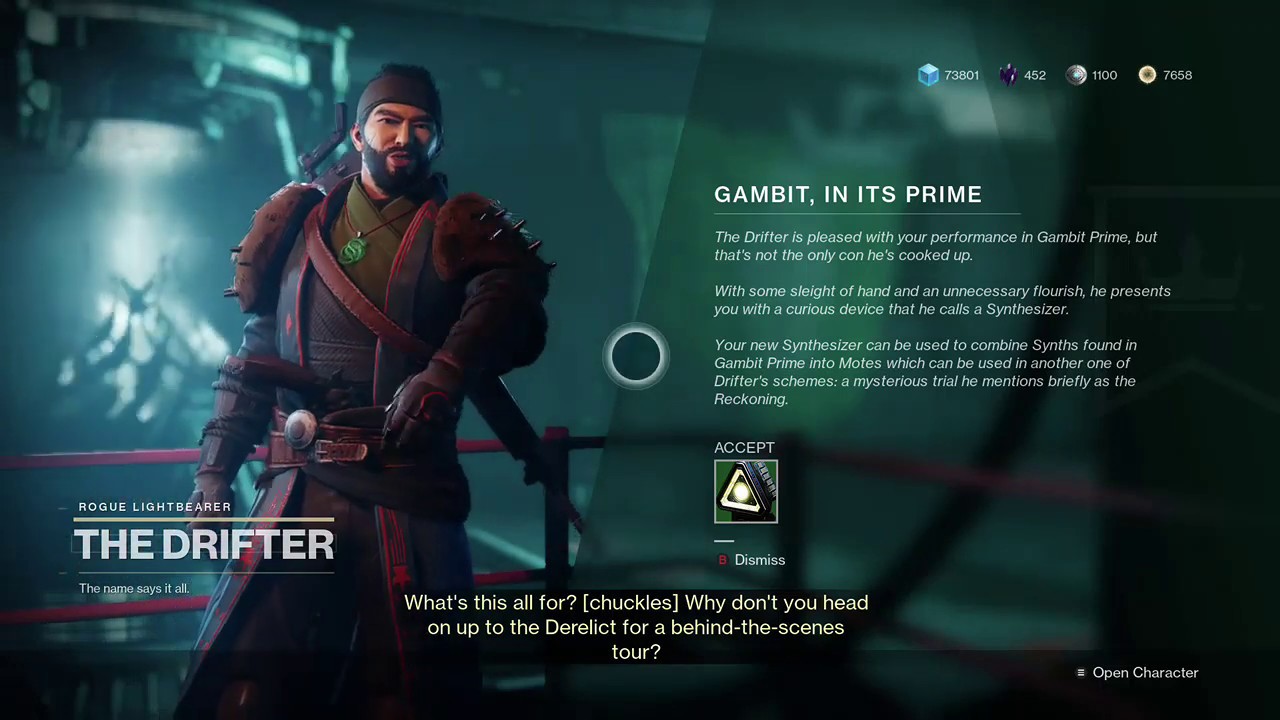Accept the Synthesizer quest reward icon
This screenshot has width=1280, height=720.
coord(745,491)
